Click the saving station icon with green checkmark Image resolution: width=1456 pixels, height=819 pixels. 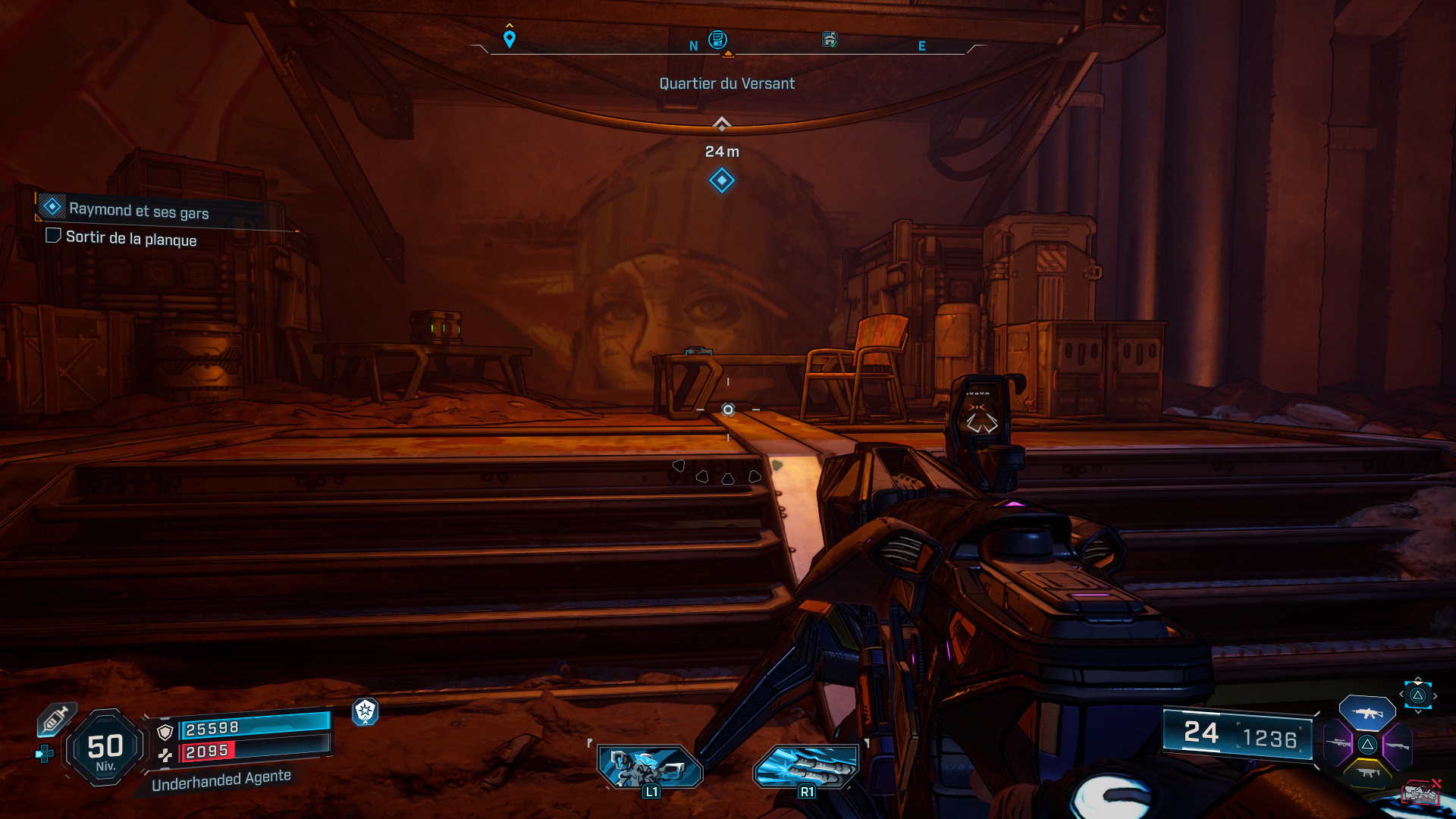(829, 41)
